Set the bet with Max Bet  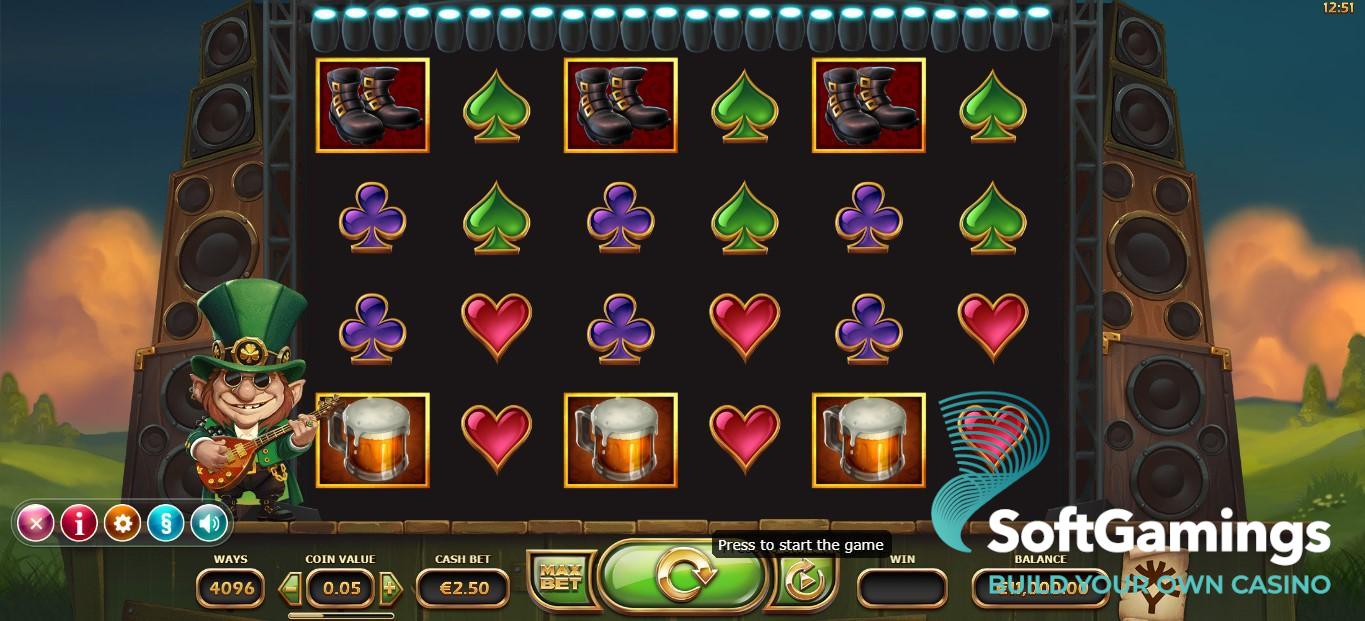point(559,578)
